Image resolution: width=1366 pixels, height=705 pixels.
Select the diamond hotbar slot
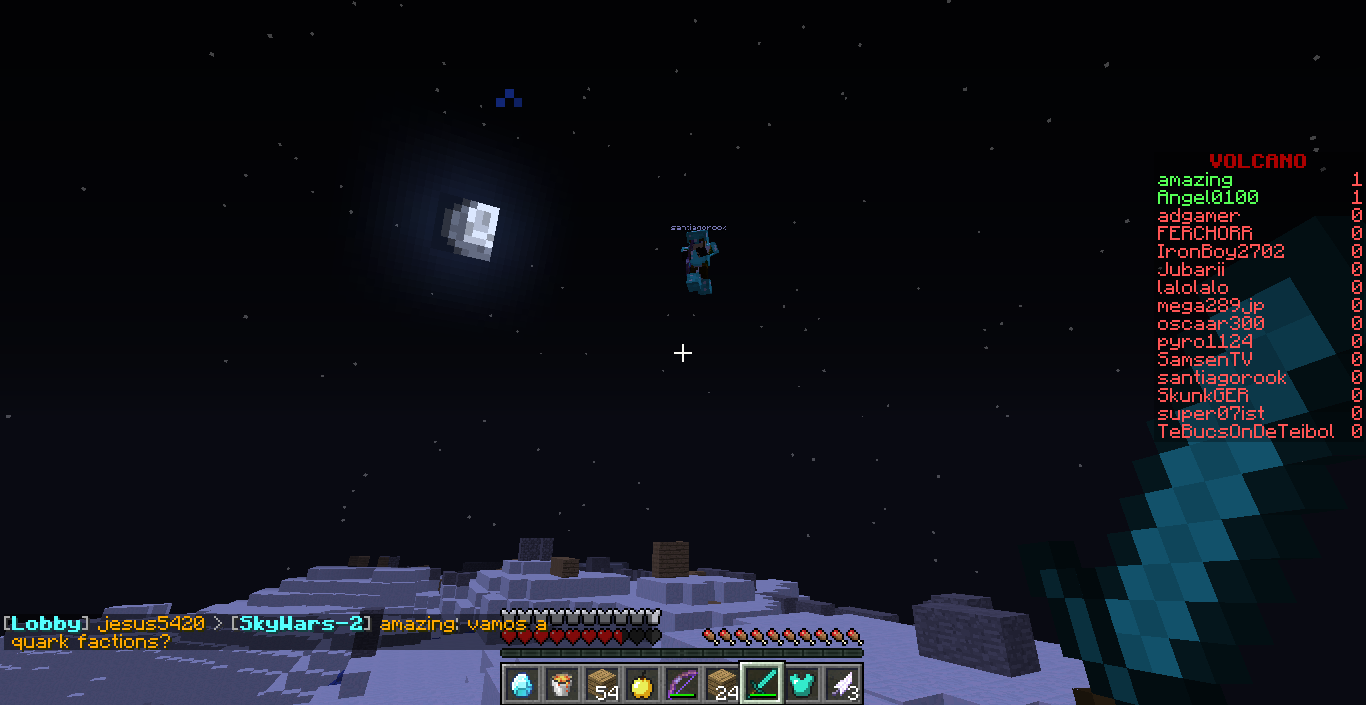pos(522,683)
